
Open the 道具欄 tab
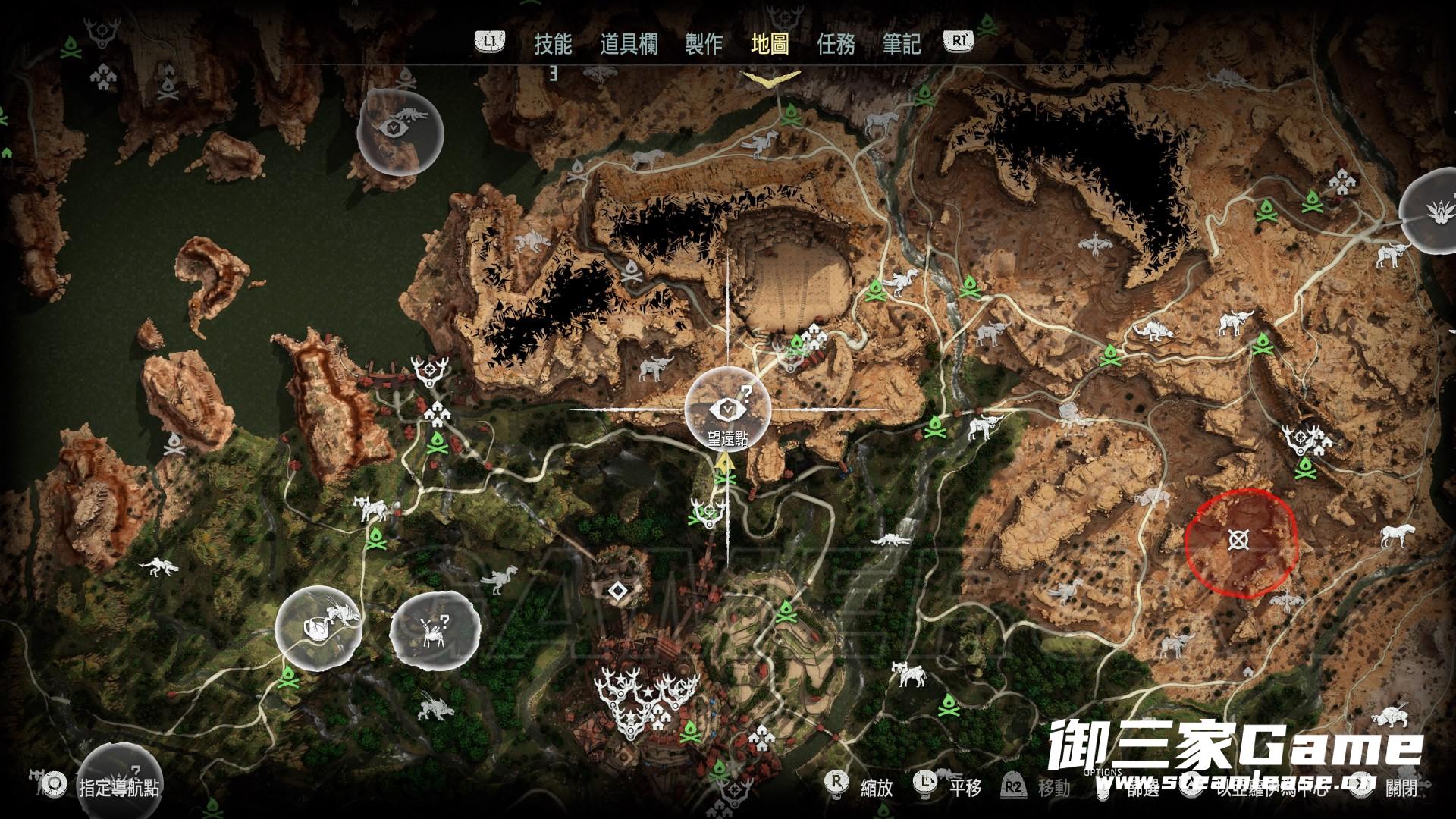tap(629, 44)
